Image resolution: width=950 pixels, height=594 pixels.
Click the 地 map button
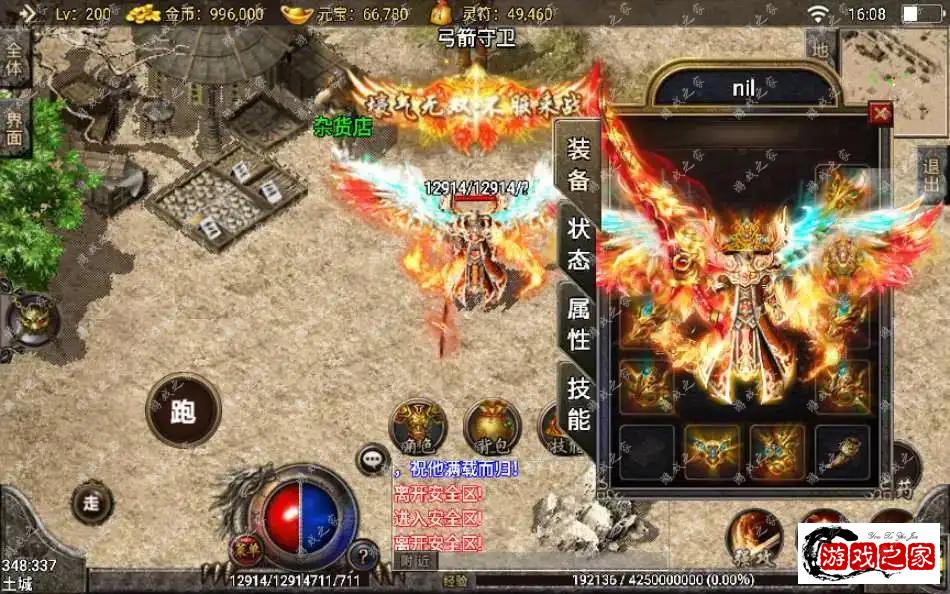click(x=820, y=47)
